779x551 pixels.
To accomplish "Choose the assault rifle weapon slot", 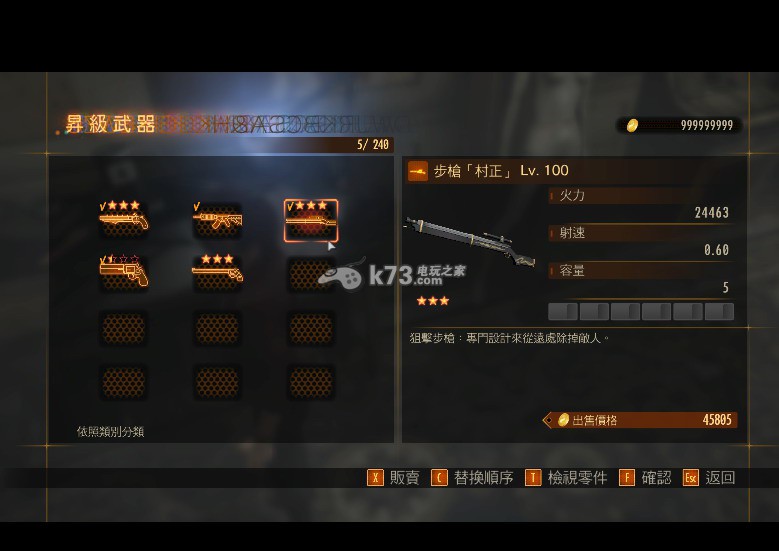I will [x=217, y=219].
